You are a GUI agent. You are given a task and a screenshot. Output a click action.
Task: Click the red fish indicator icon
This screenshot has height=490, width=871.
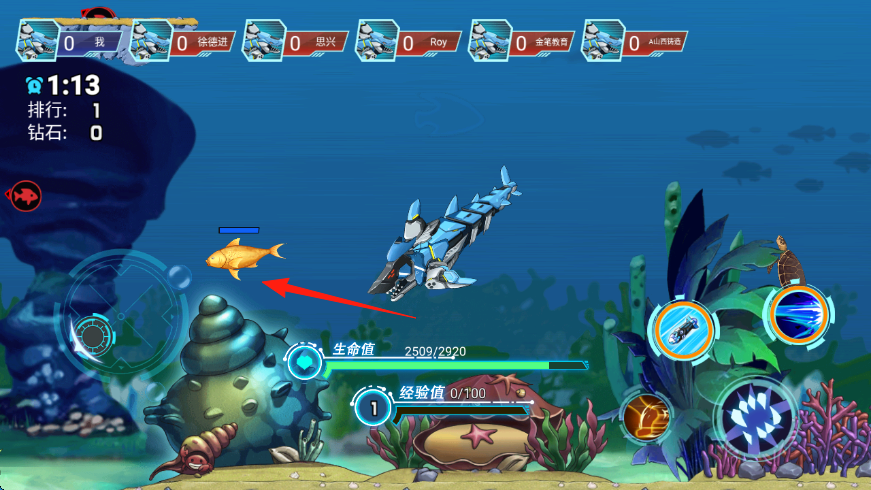(24, 195)
